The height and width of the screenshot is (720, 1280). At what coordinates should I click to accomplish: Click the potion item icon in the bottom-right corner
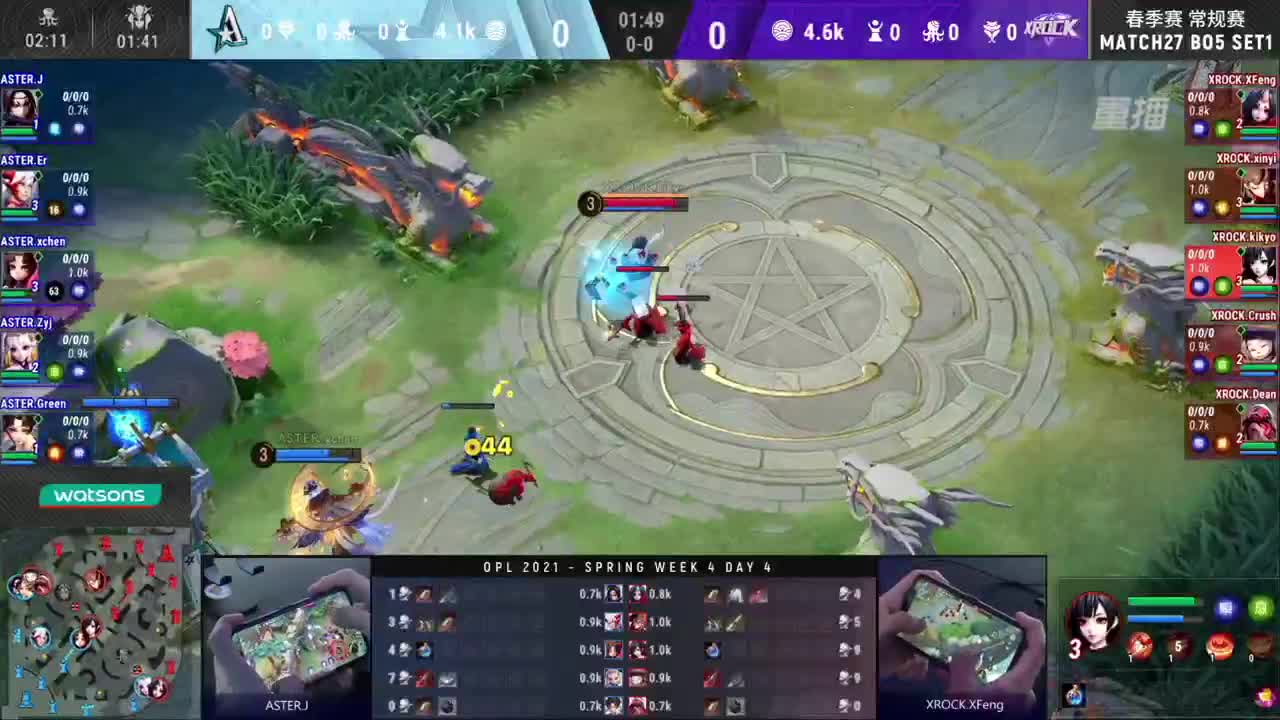point(1076,693)
